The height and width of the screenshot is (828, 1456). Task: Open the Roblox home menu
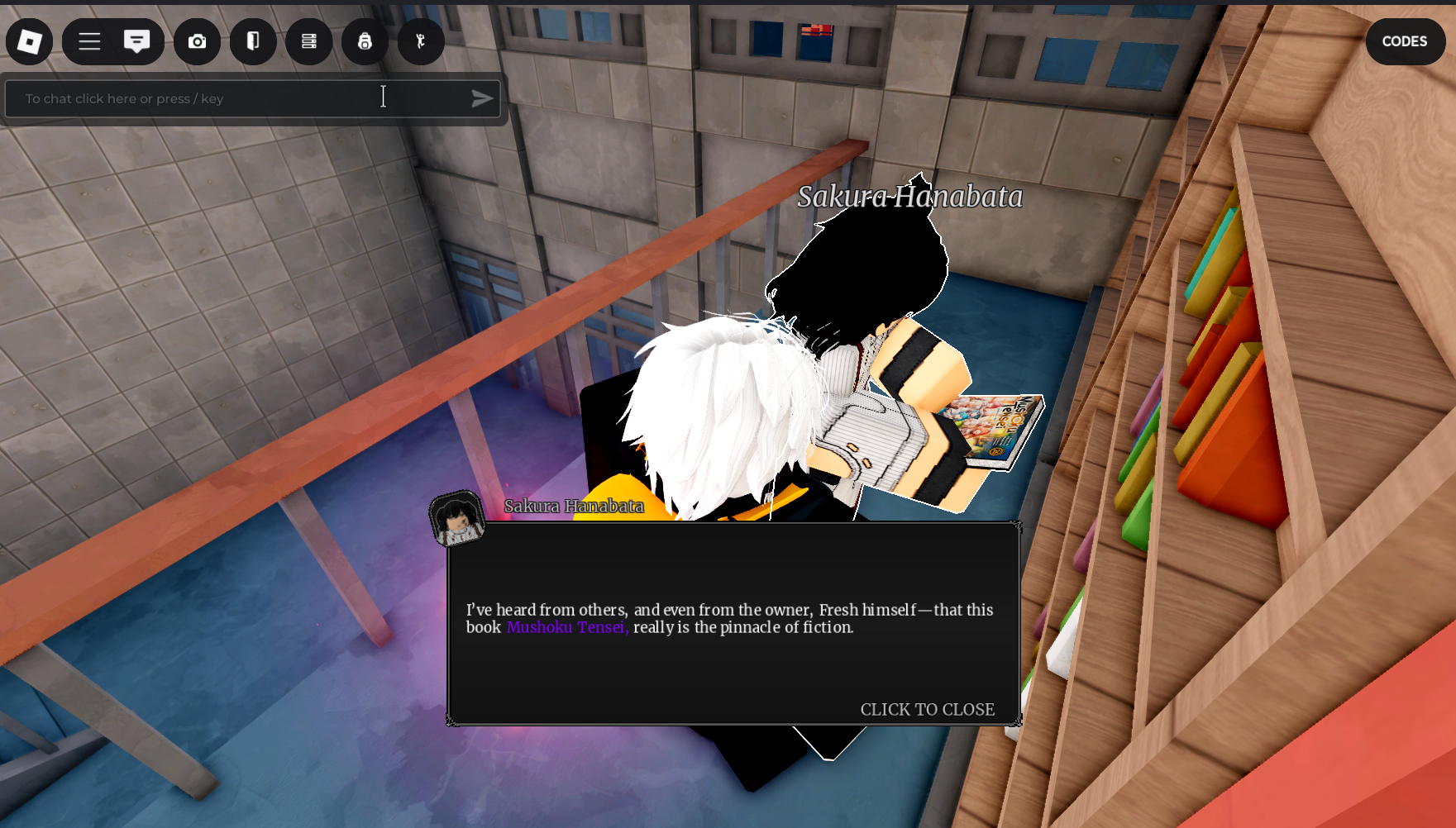tap(29, 41)
